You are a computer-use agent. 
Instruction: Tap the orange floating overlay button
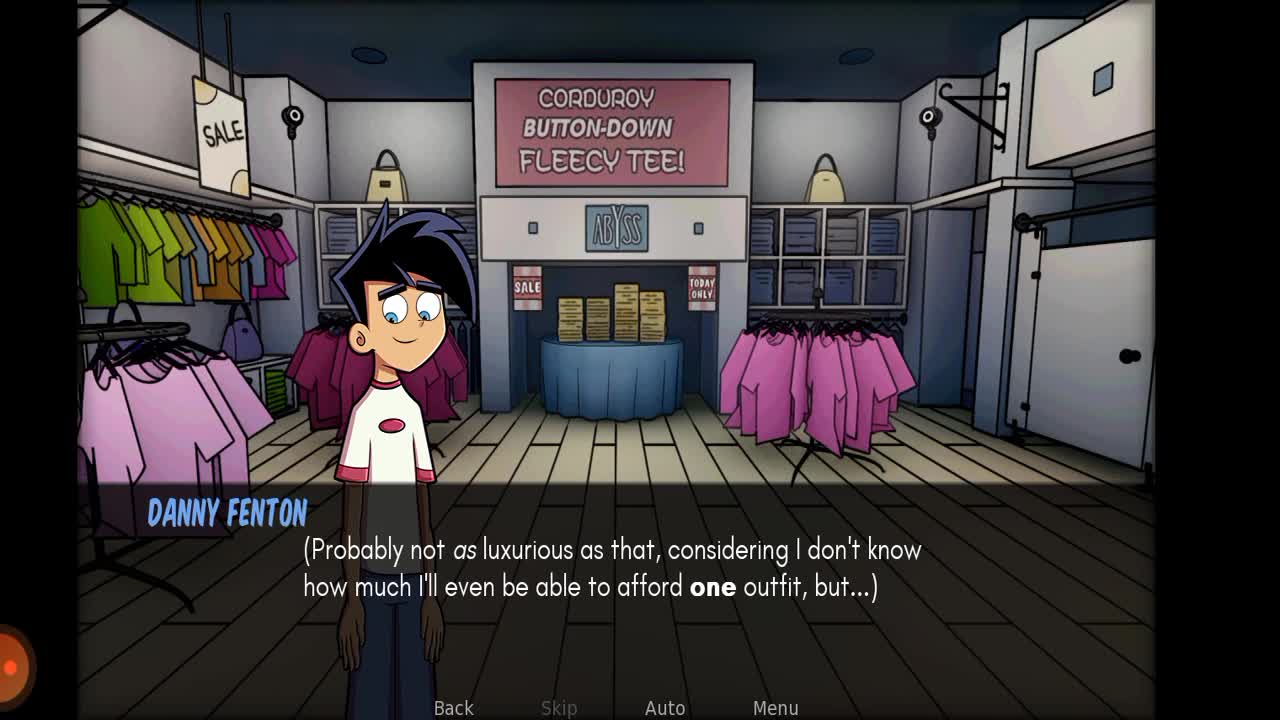point(12,666)
